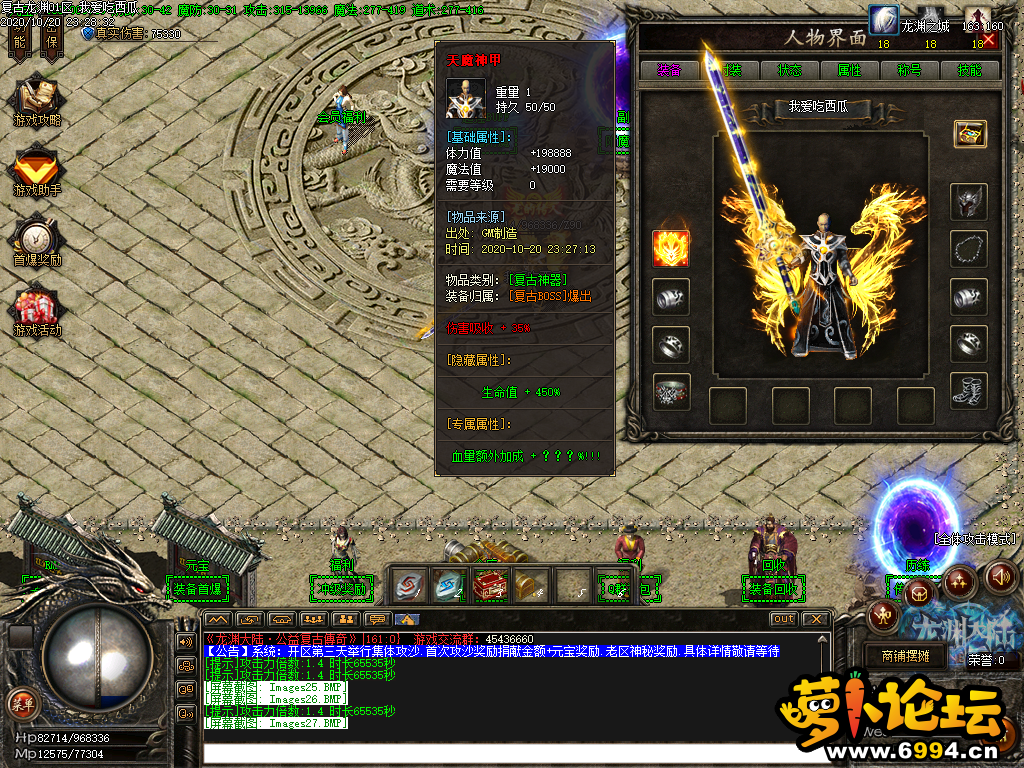Click the 商铺摆摊 shop stall button

point(905,656)
